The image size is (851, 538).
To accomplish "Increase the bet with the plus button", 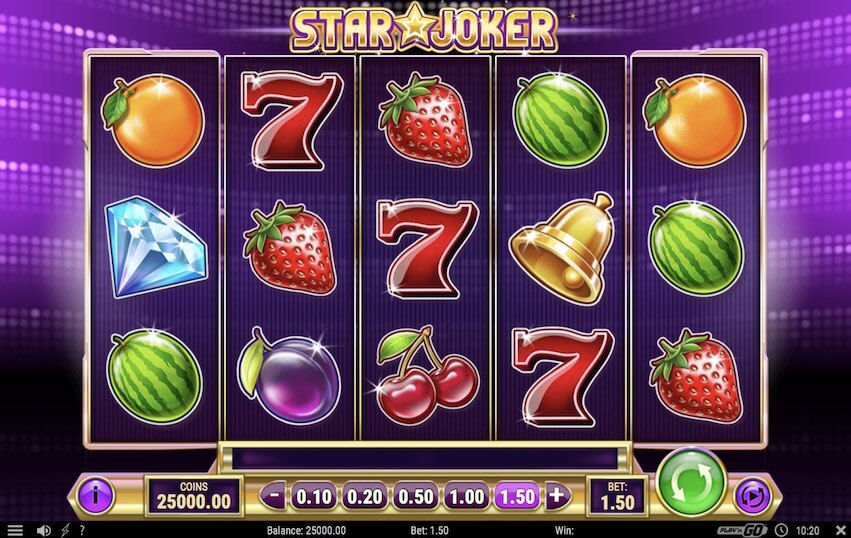I will [556, 494].
